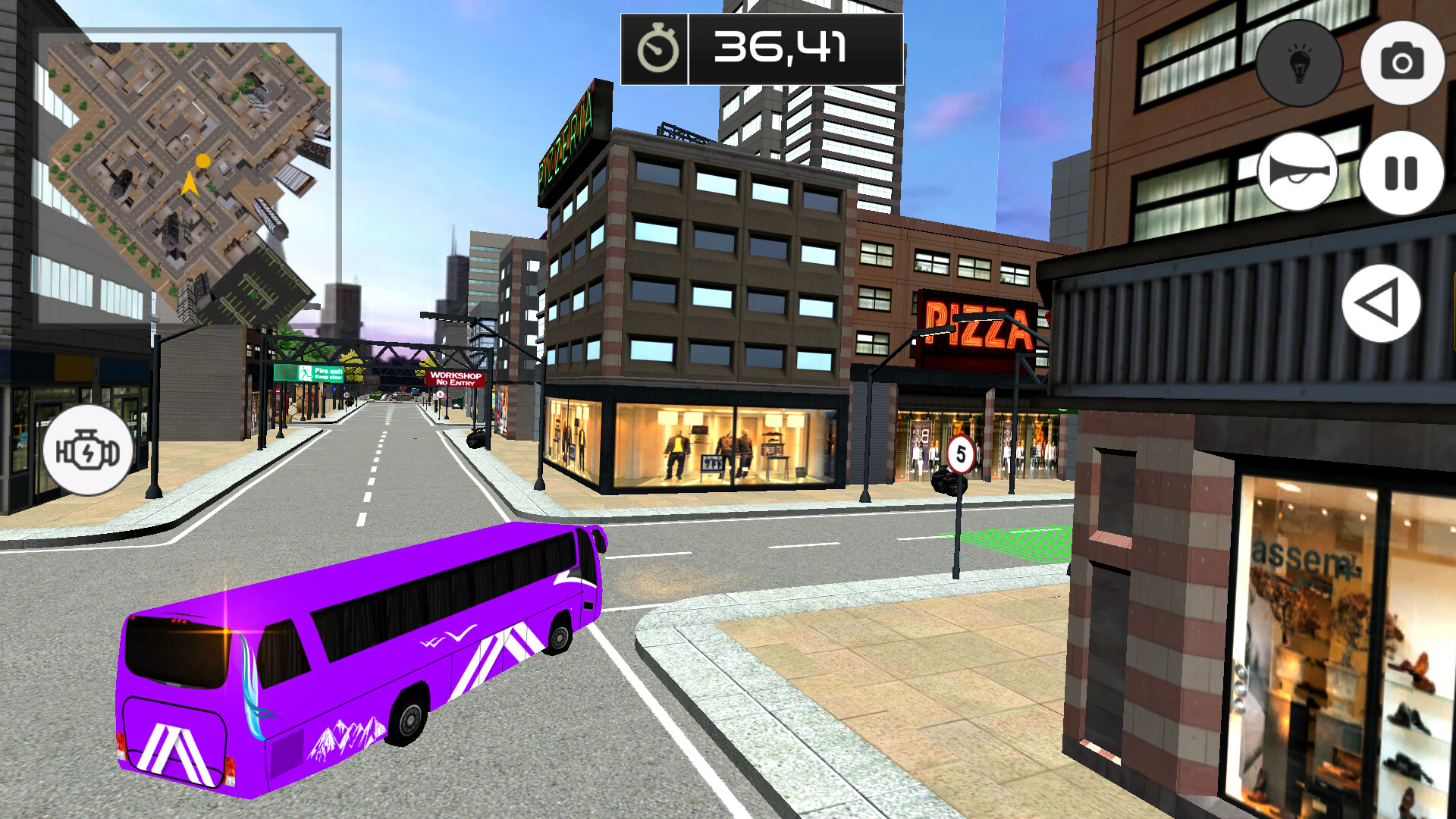Tap the yellow waypoint dot on the minimap
The image size is (1456, 819).
click(x=202, y=161)
